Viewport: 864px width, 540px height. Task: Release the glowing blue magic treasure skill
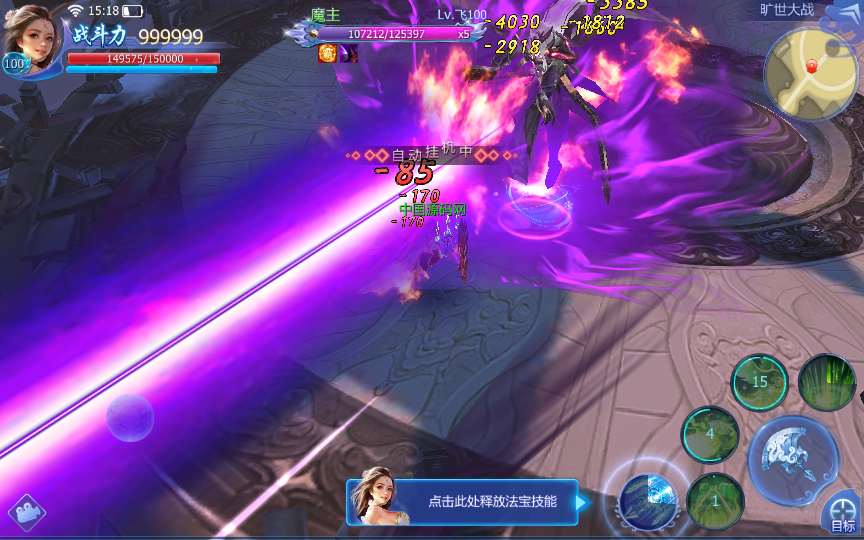[649, 497]
